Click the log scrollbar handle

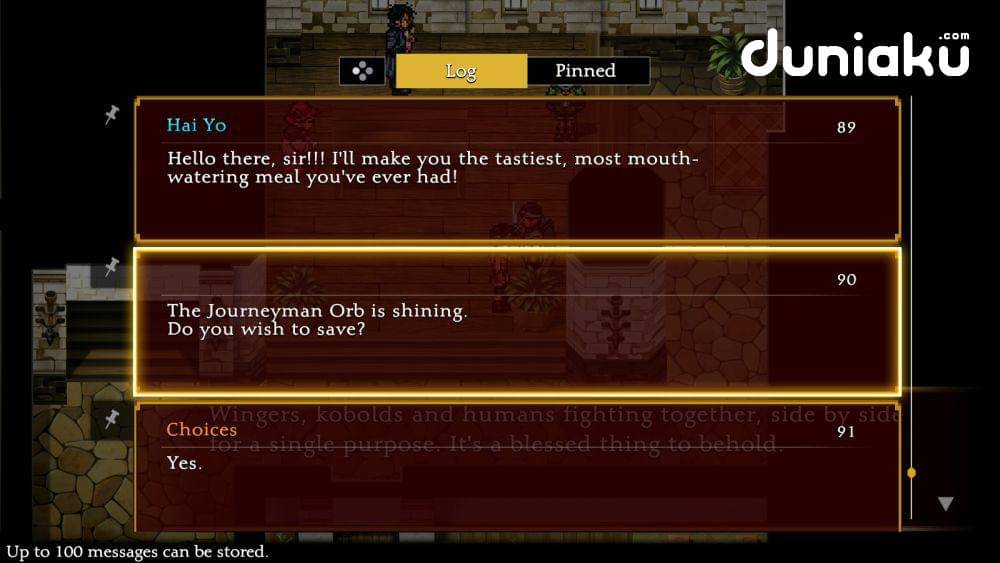pyautogui.click(x=911, y=472)
